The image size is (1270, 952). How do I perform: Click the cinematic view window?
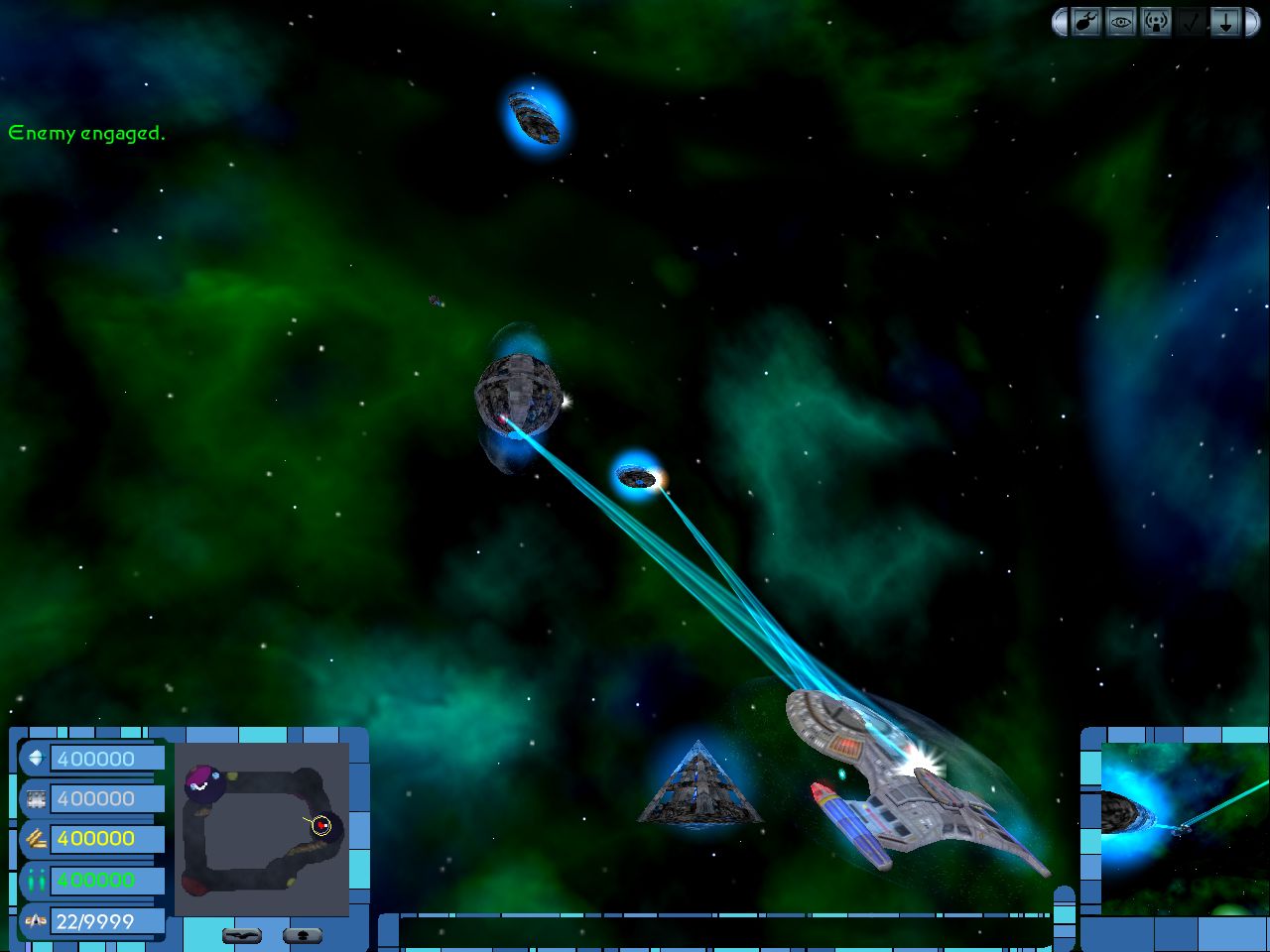pos(1177,829)
